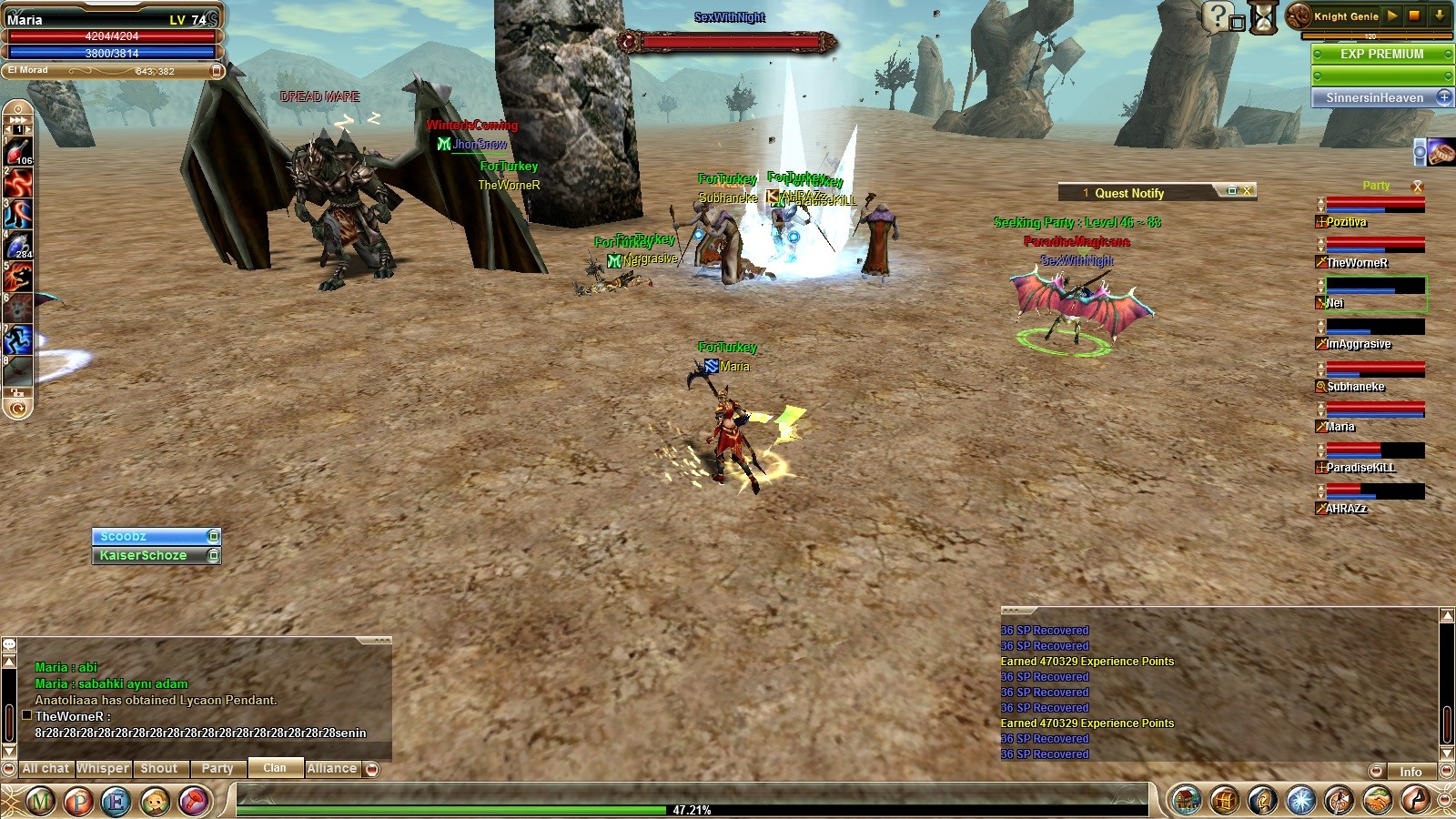Image resolution: width=1456 pixels, height=819 pixels.
Task: Switch to the Shout chat tab
Action: point(159,769)
